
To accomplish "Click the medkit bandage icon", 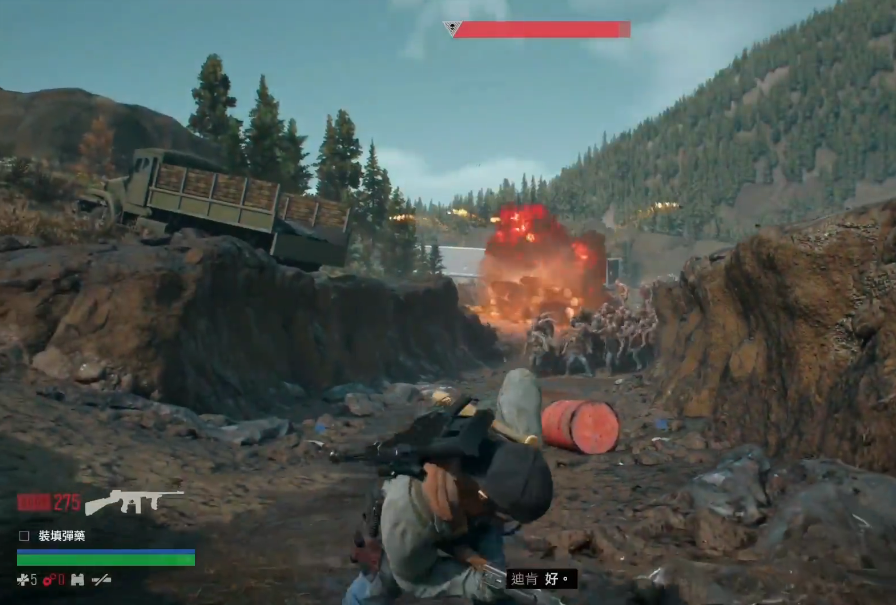I will pos(23,579).
